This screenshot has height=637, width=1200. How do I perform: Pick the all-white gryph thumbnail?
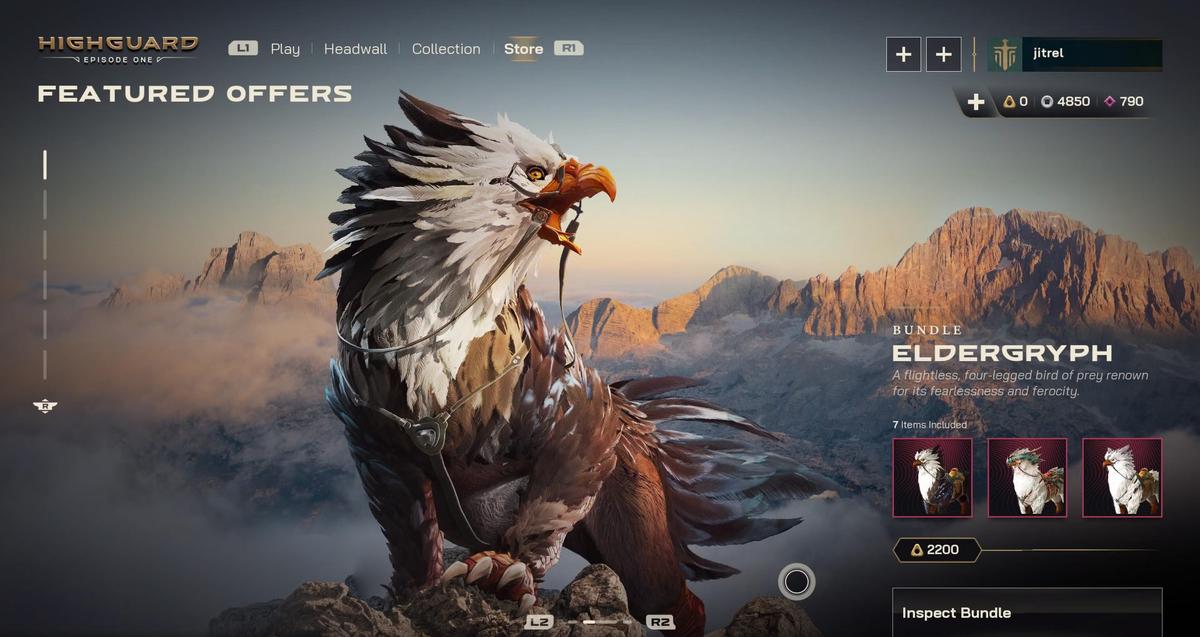pyautogui.click(x=1122, y=478)
